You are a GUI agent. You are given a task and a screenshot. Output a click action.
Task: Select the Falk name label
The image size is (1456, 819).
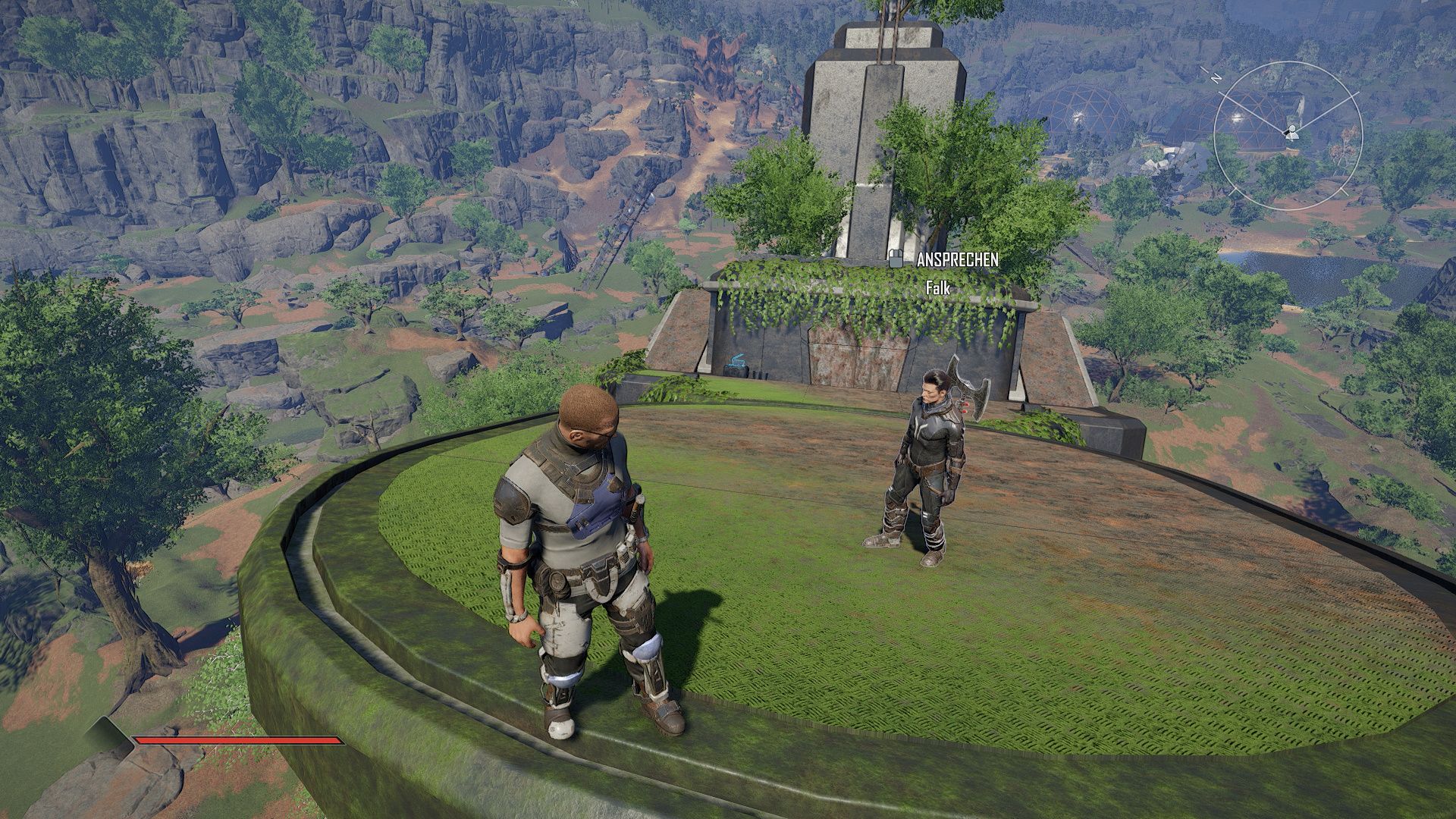(938, 289)
